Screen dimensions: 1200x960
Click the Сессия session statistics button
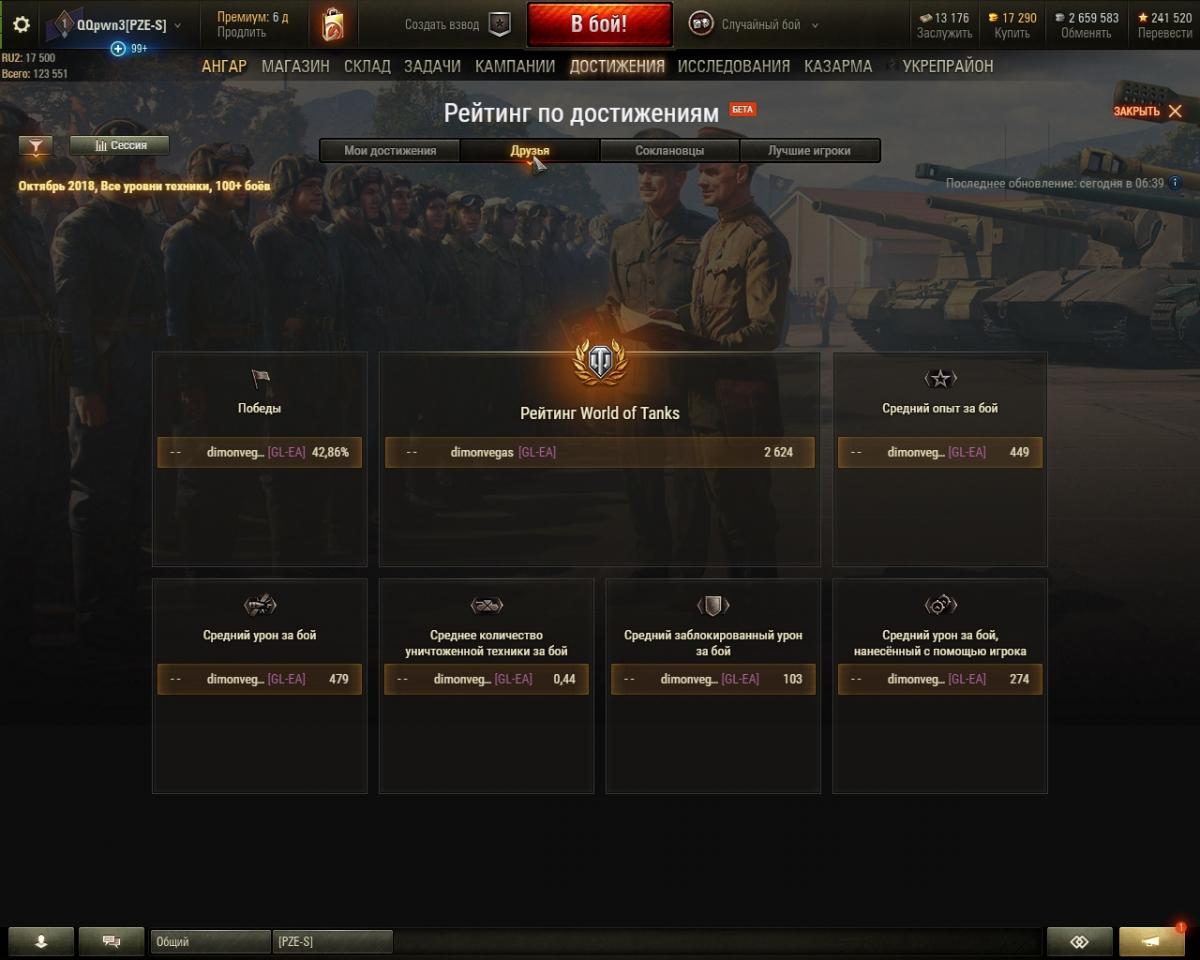coord(120,146)
